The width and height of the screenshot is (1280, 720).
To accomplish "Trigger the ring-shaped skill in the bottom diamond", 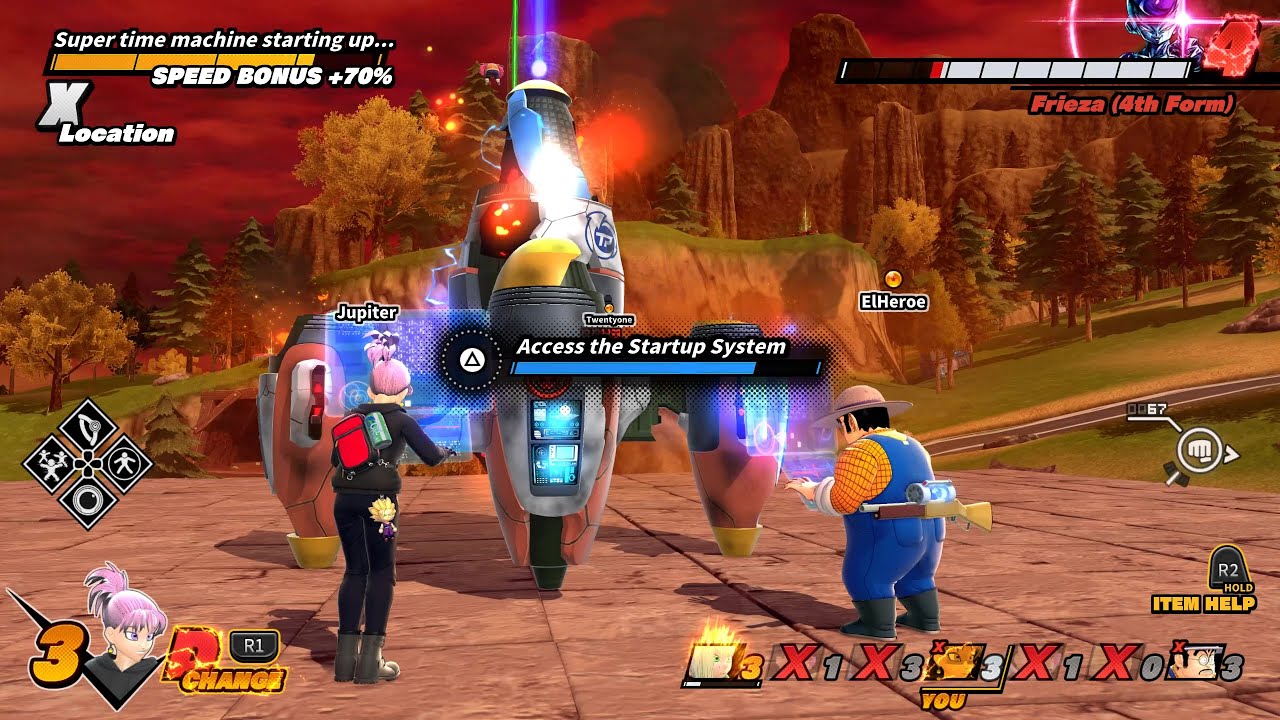I will coord(88,498).
